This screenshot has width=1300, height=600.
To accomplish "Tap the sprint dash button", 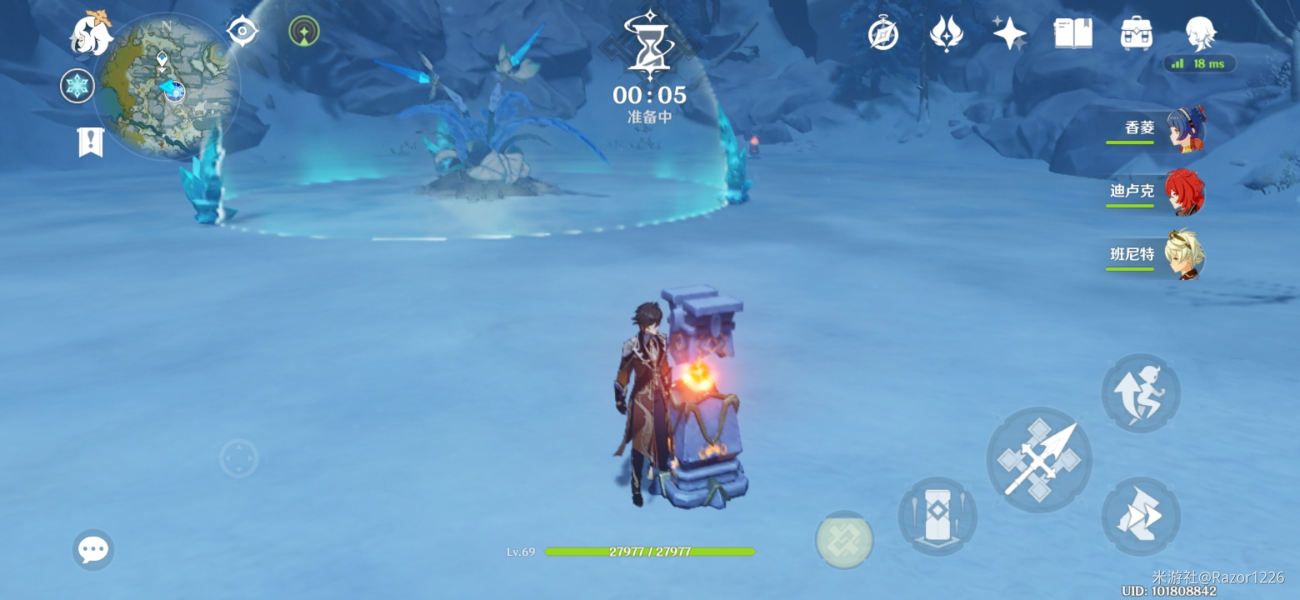I will [1140, 516].
